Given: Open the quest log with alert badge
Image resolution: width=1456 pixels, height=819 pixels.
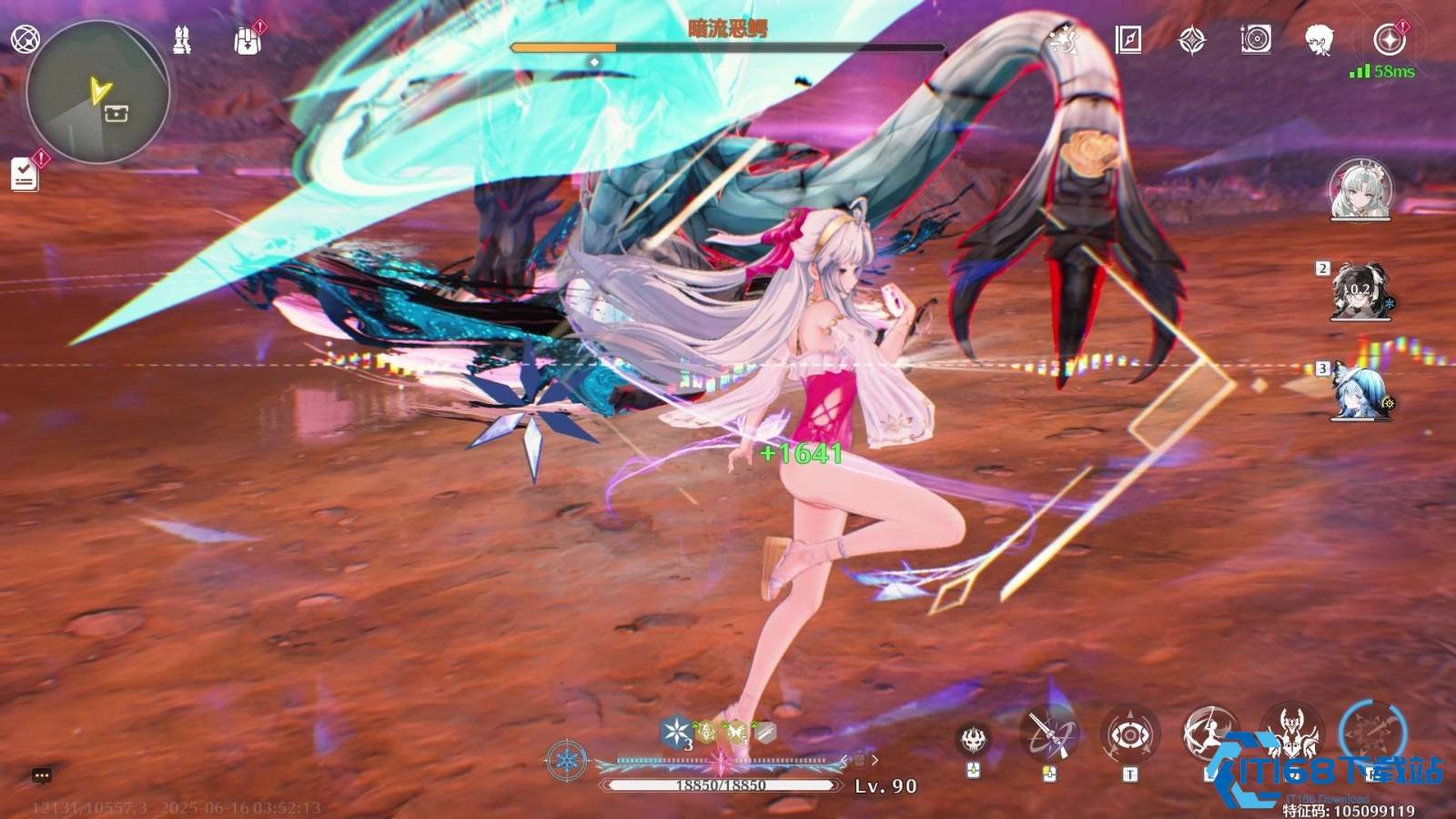Looking at the screenshot, I should (x=23, y=175).
